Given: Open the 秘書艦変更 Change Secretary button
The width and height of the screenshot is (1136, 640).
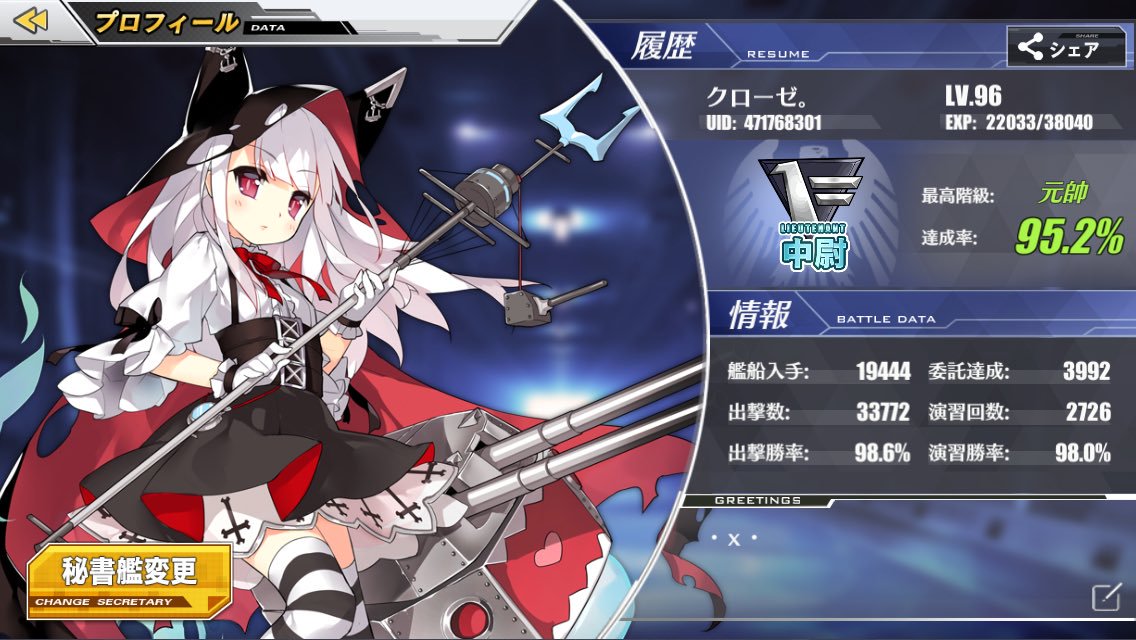Looking at the screenshot, I should point(129,578).
